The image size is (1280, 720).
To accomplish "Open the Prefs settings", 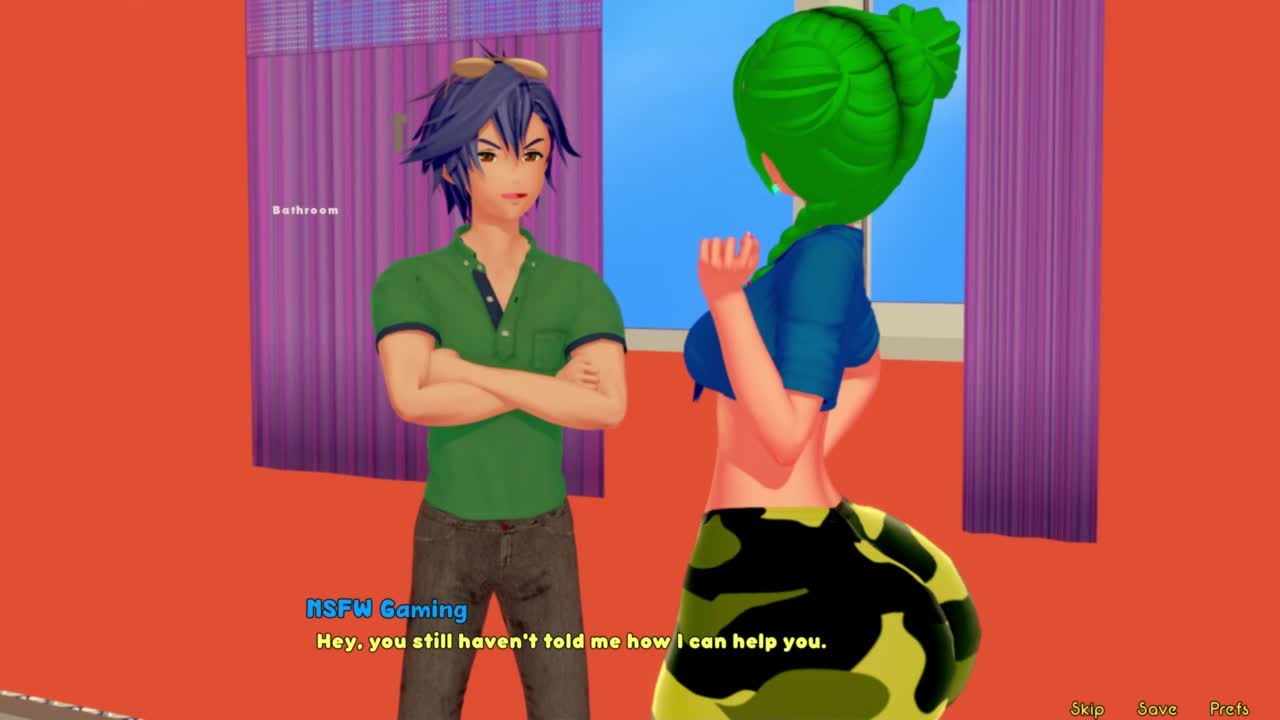I will [1229, 708].
